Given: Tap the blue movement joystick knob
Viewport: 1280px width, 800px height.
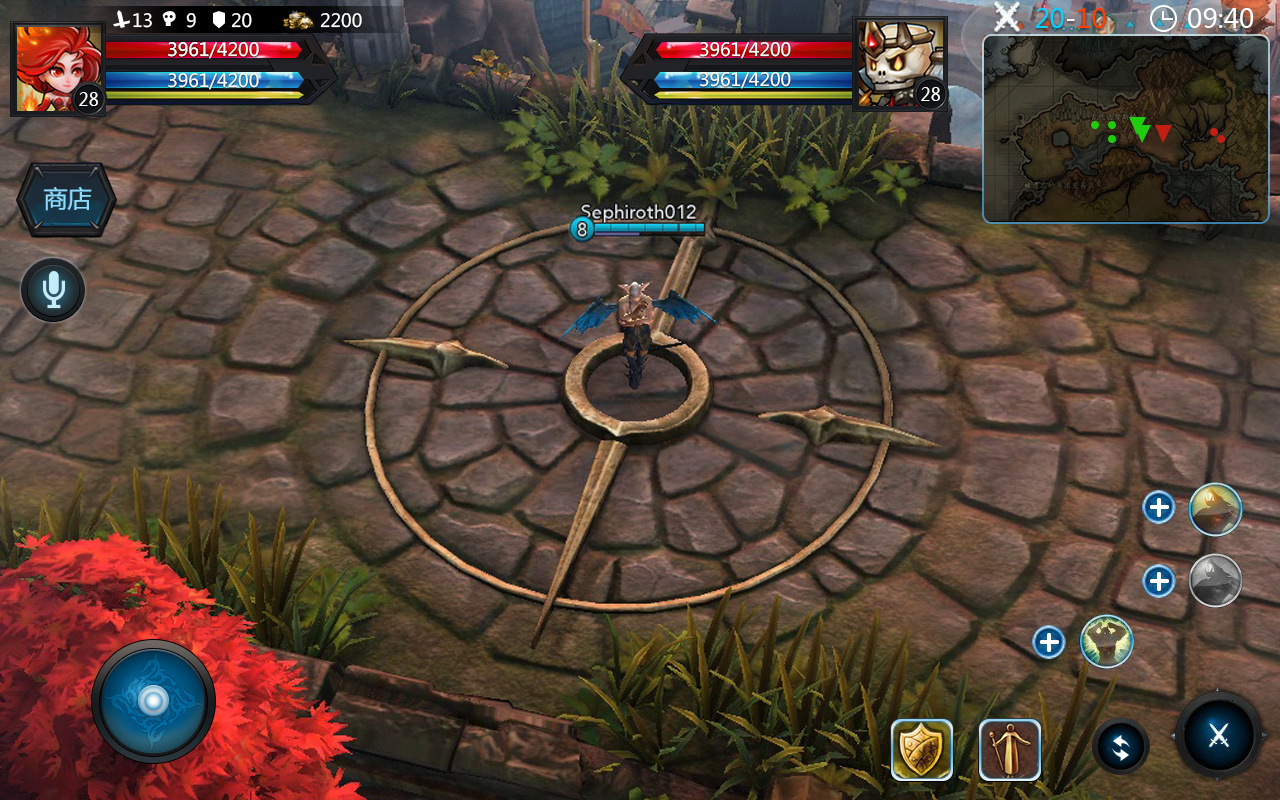Looking at the screenshot, I should point(153,701).
